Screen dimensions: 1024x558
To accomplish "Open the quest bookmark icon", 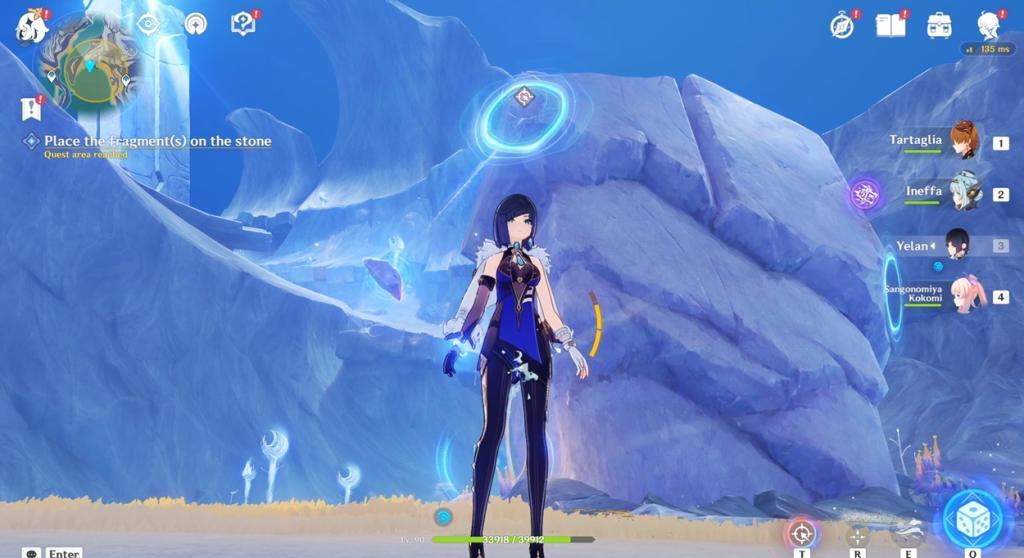I will tap(30, 108).
